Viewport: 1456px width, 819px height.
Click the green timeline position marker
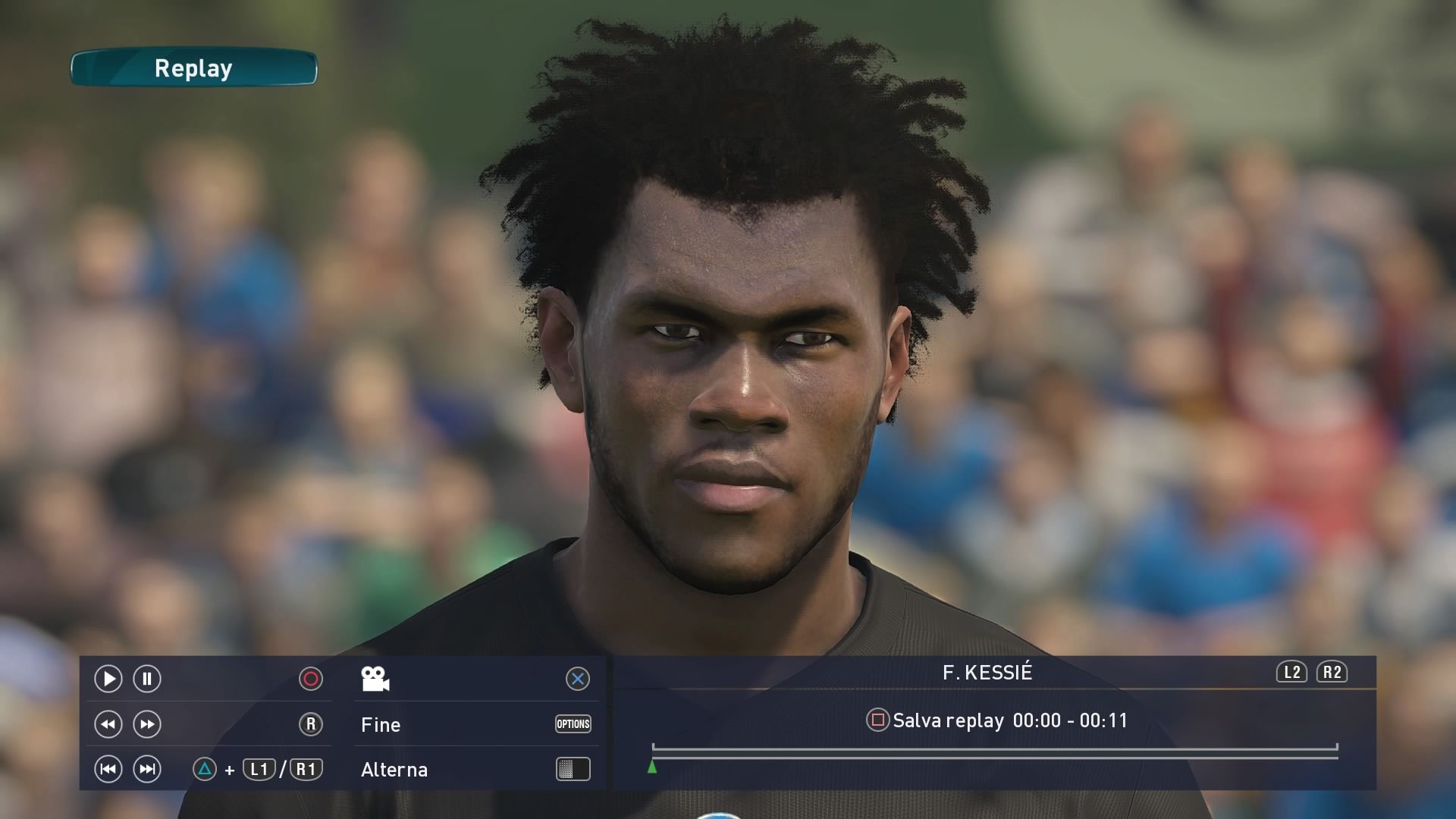pos(652,767)
